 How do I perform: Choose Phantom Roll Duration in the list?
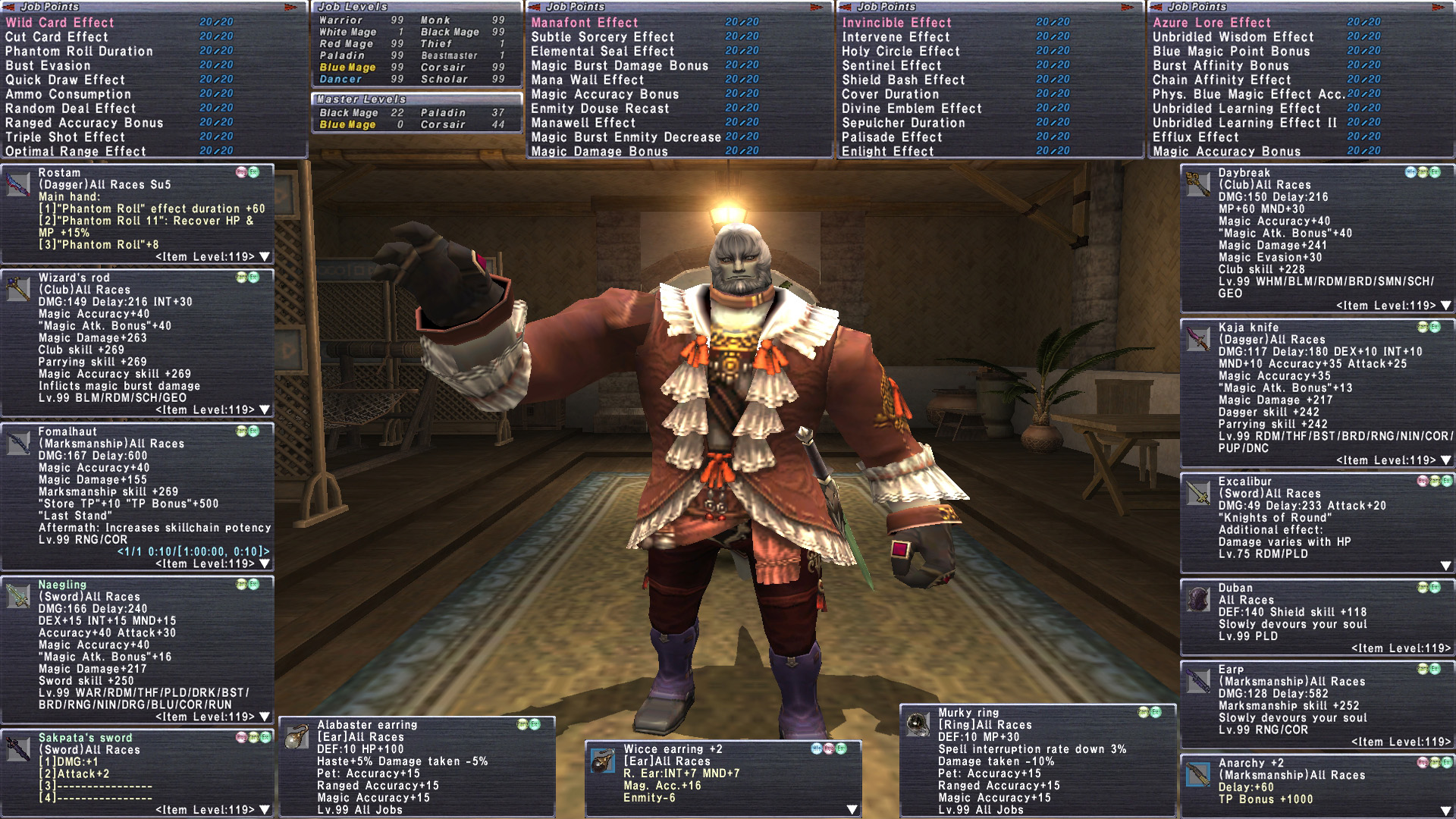pos(79,52)
